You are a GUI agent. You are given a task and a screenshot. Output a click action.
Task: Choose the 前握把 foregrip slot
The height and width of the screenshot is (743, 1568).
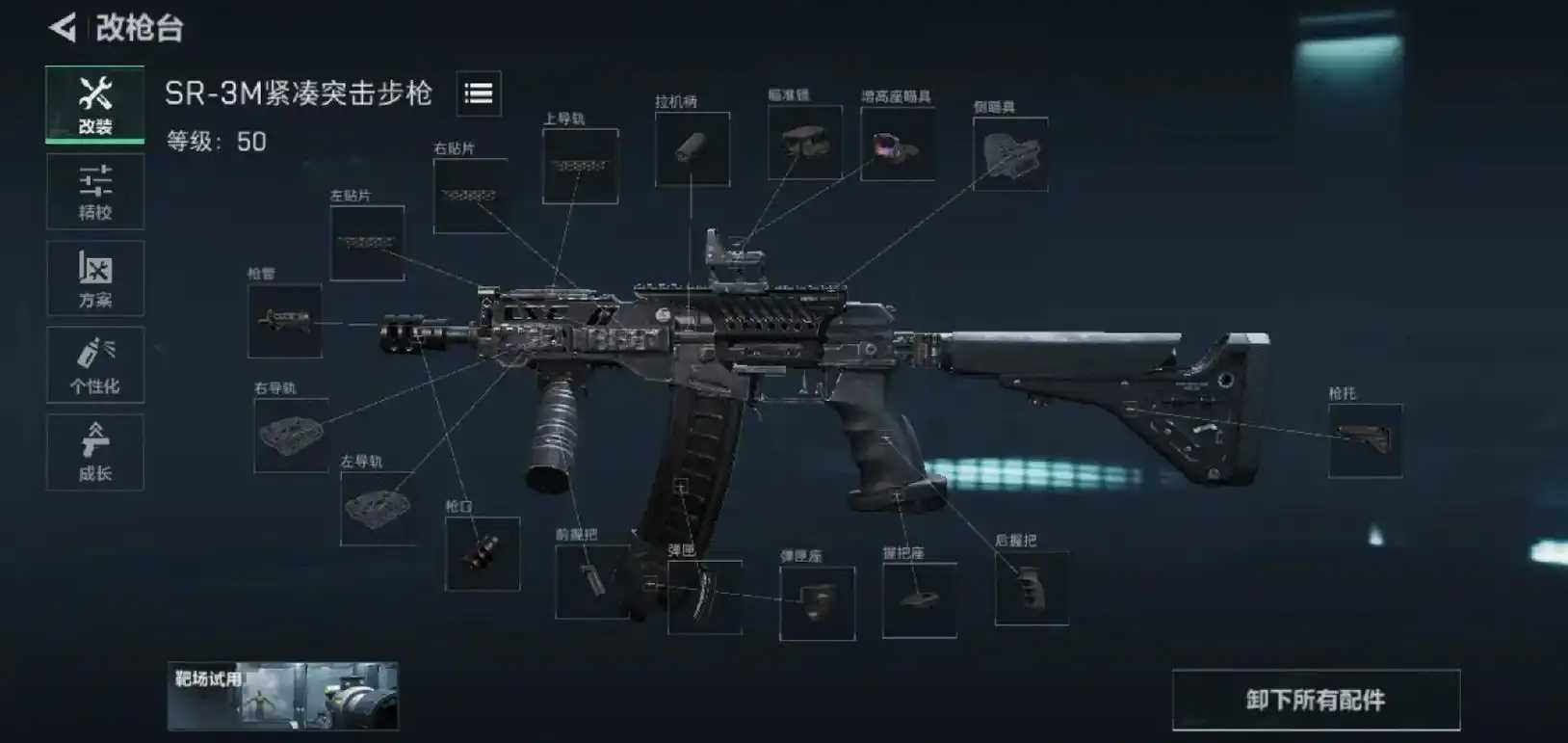pyautogui.click(x=591, y=581)
